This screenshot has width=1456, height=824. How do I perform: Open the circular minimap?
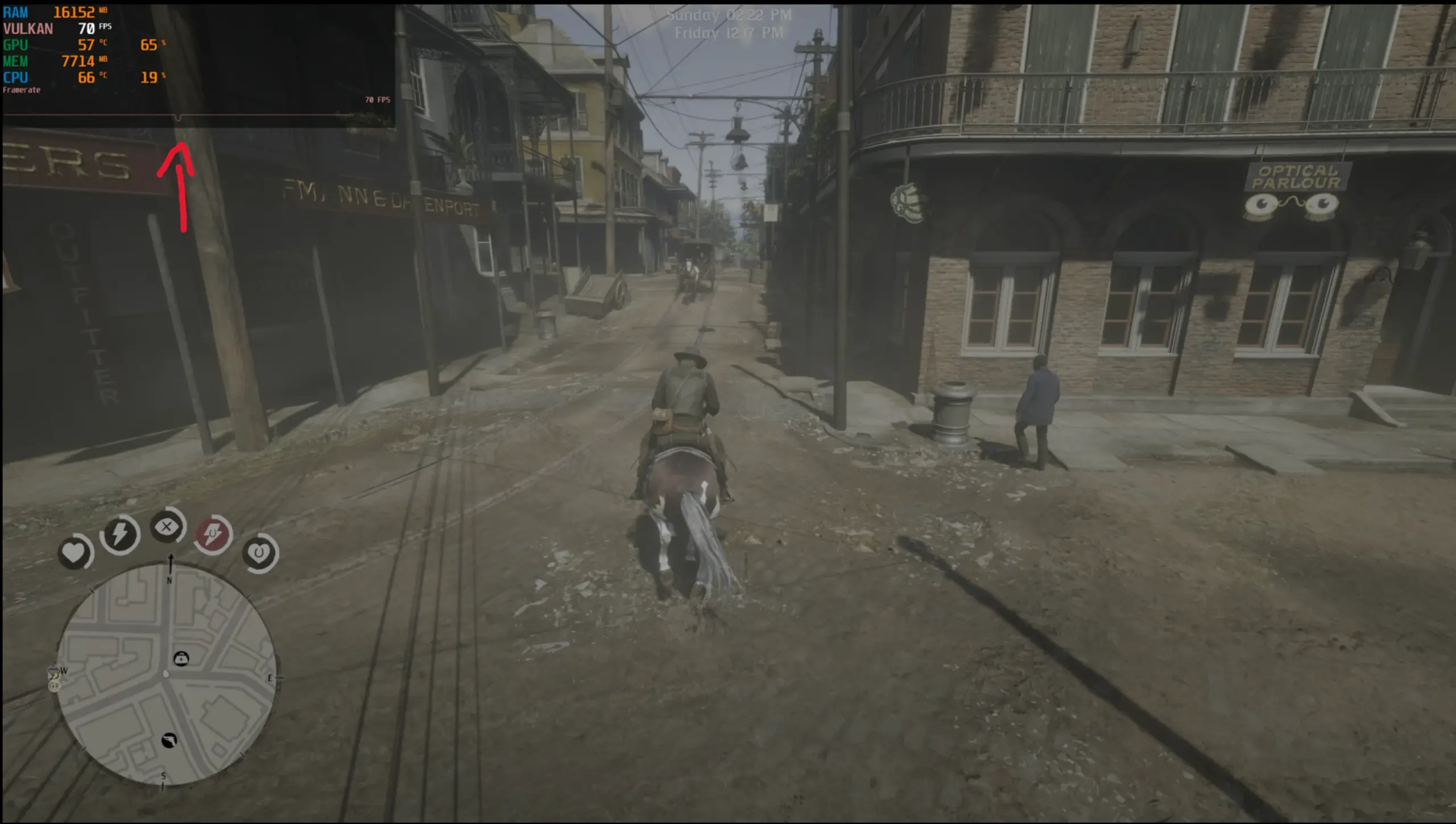pyautogui.click(x=166, y=675)
